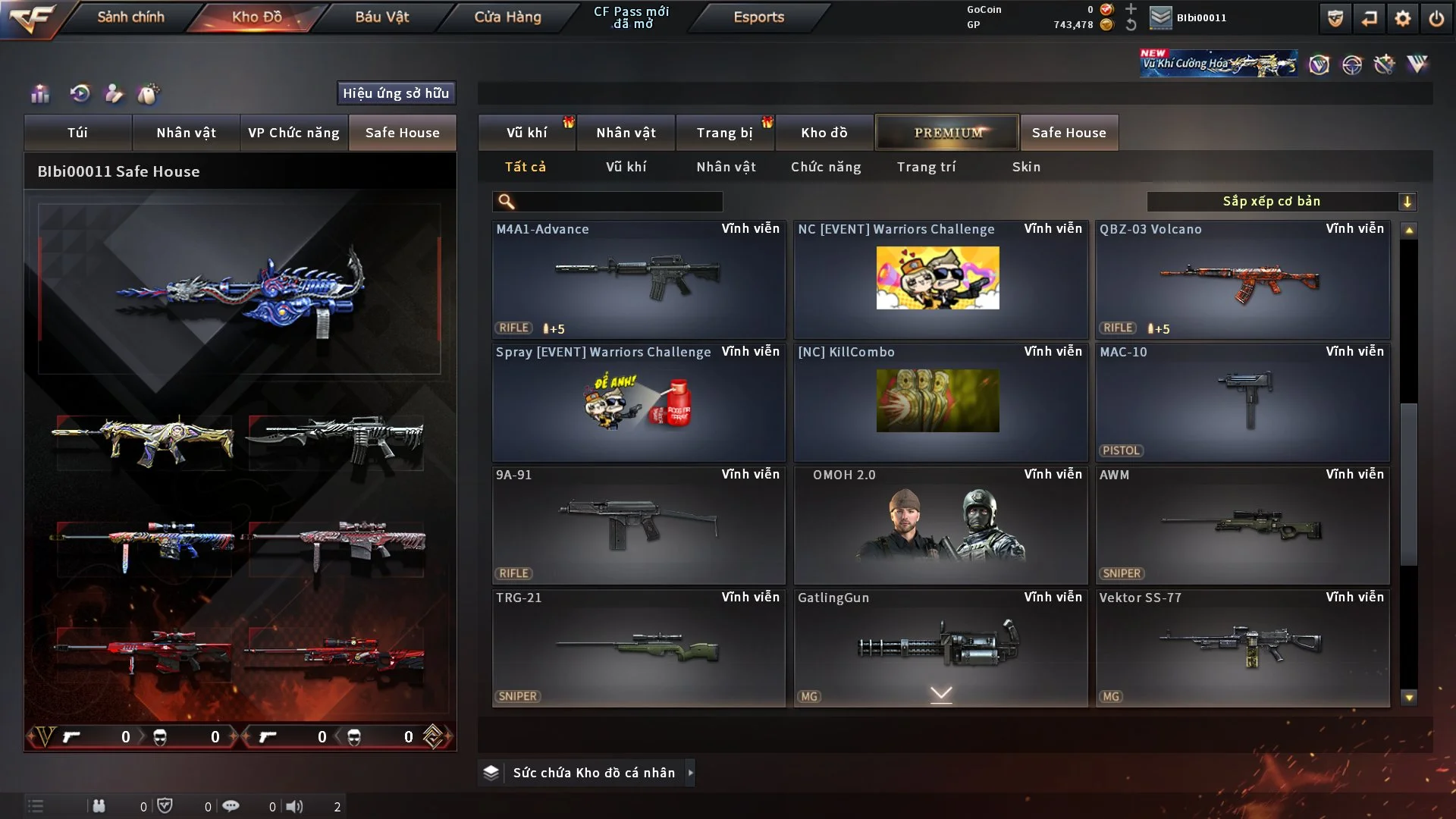Image resolution: width=1456 pixels, height=819 pixels.
Task: Go to the Cửa Hàng shop
Action: (507, 17)
